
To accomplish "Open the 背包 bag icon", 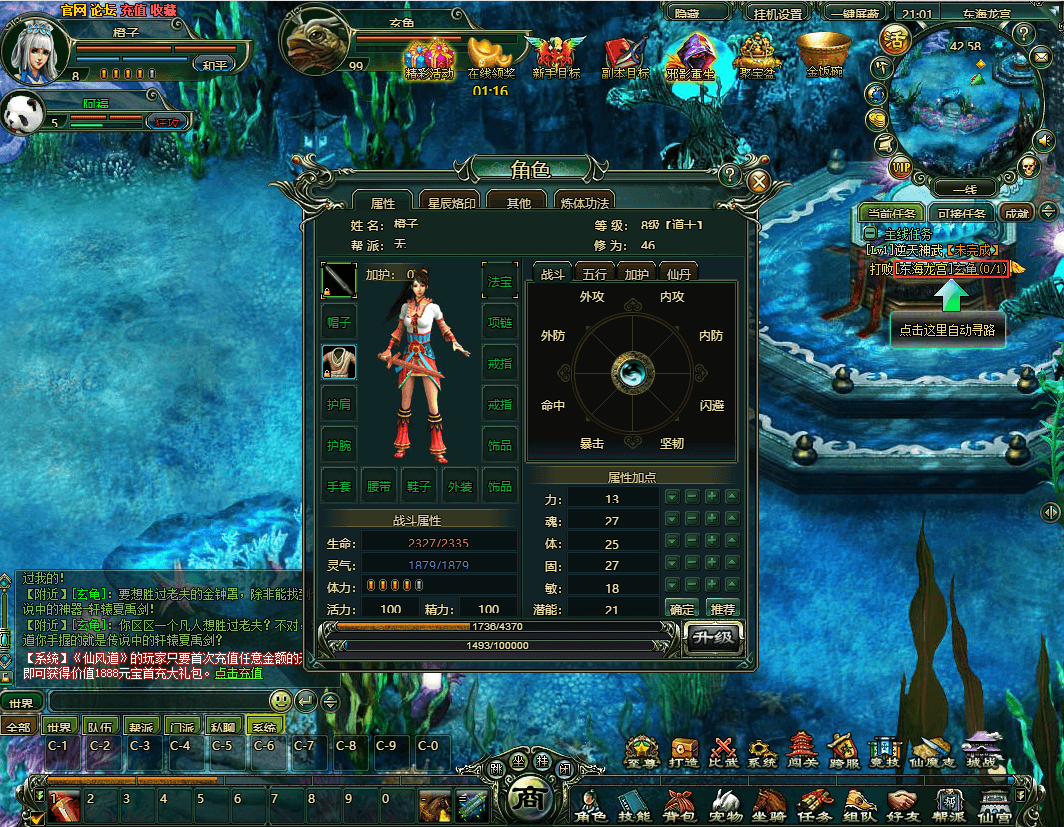I will [x=679, y=801].
